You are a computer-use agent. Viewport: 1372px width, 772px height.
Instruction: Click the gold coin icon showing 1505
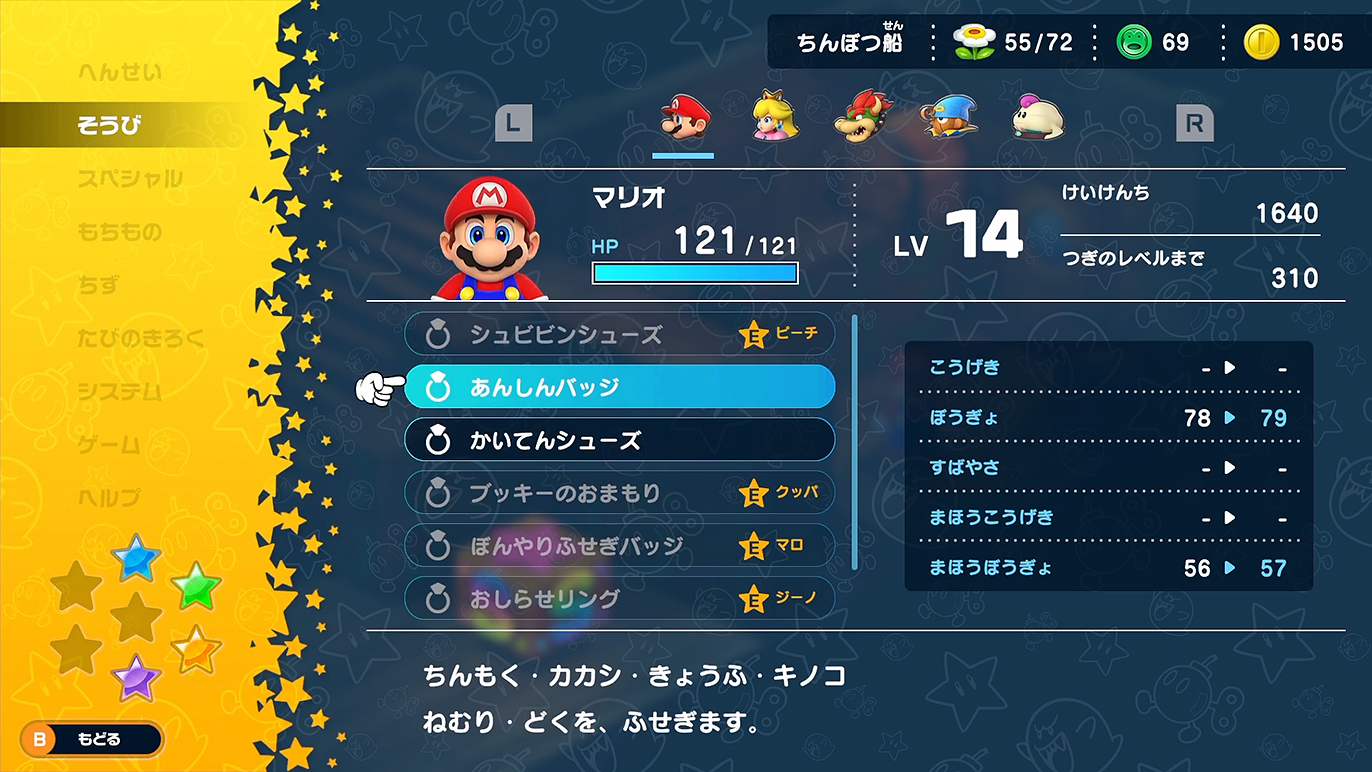1263,42
